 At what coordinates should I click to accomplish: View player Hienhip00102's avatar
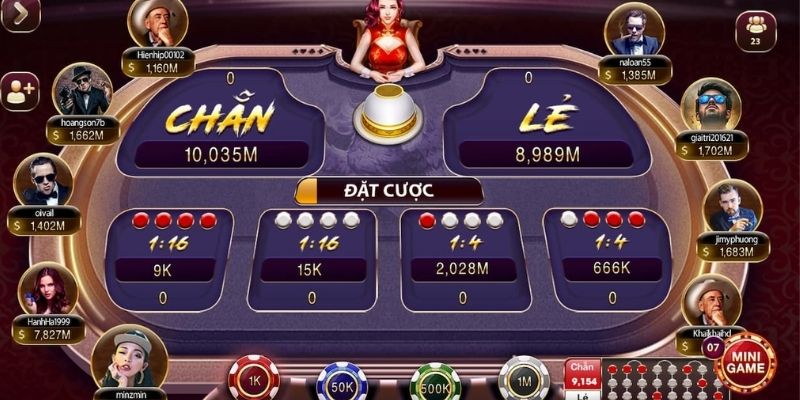click(157, 24)
